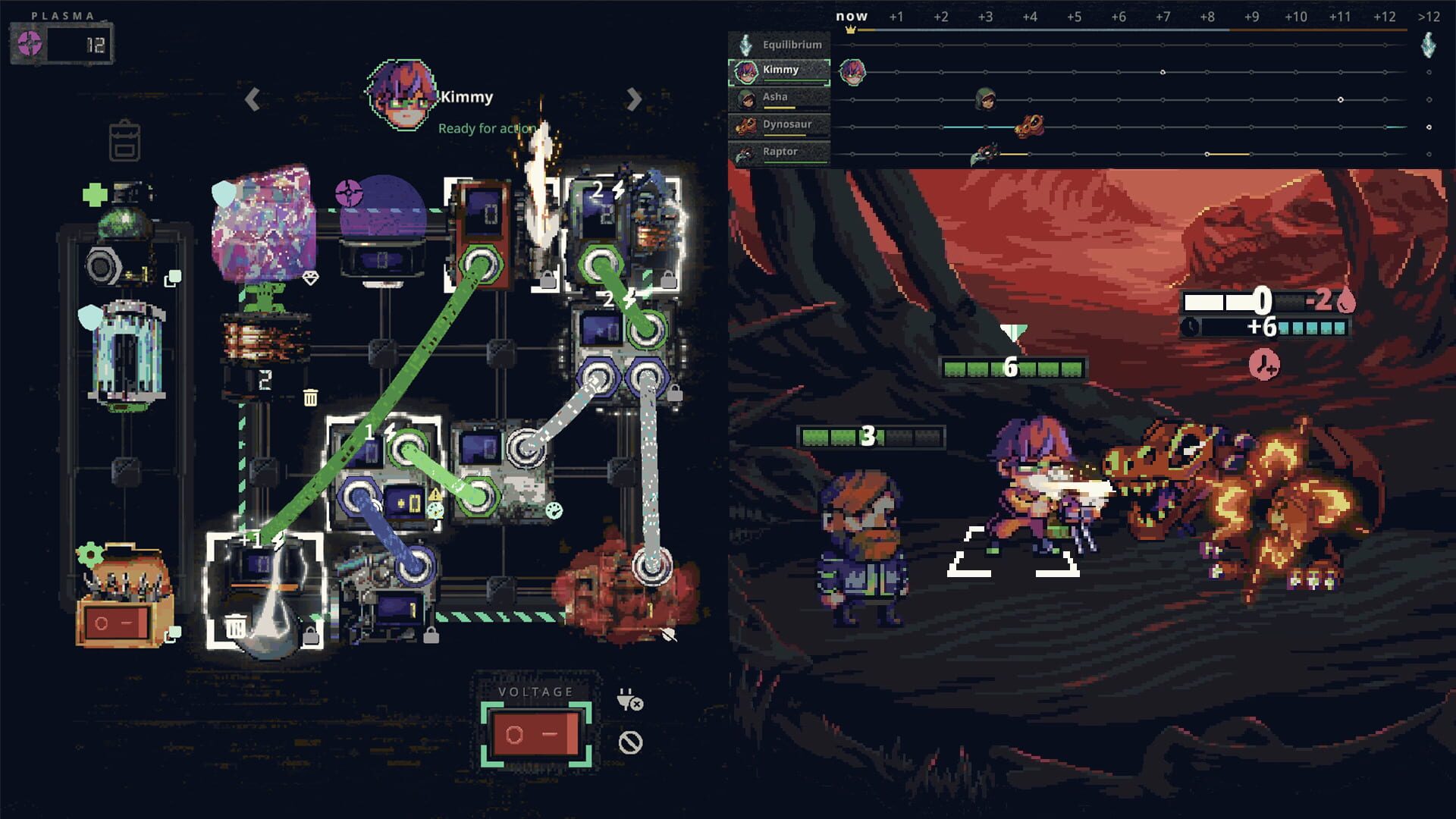Open the previous character with the left arrow

[251, 99]
